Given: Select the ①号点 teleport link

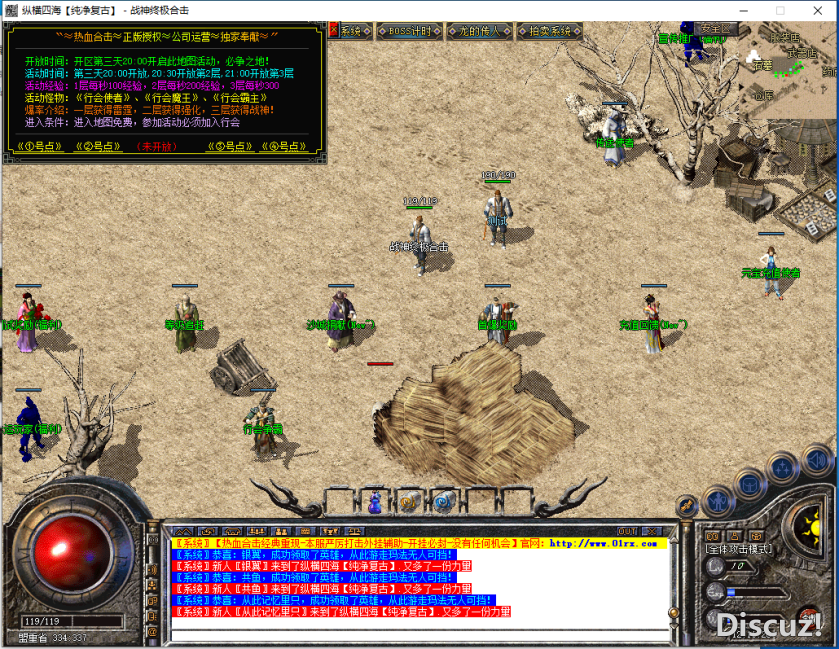Looking at the screenshot, I should [x=39, y=146].
